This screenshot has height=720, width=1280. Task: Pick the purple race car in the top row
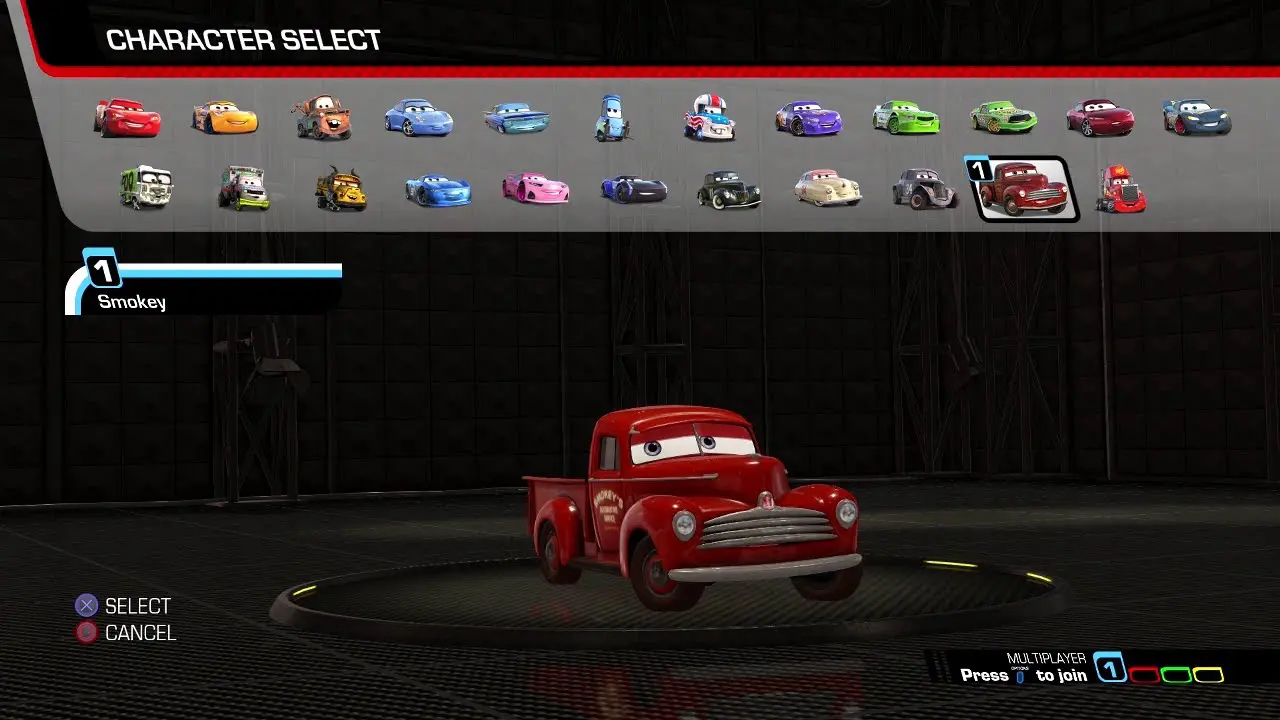pyautogui.click(x=808, y=117)
